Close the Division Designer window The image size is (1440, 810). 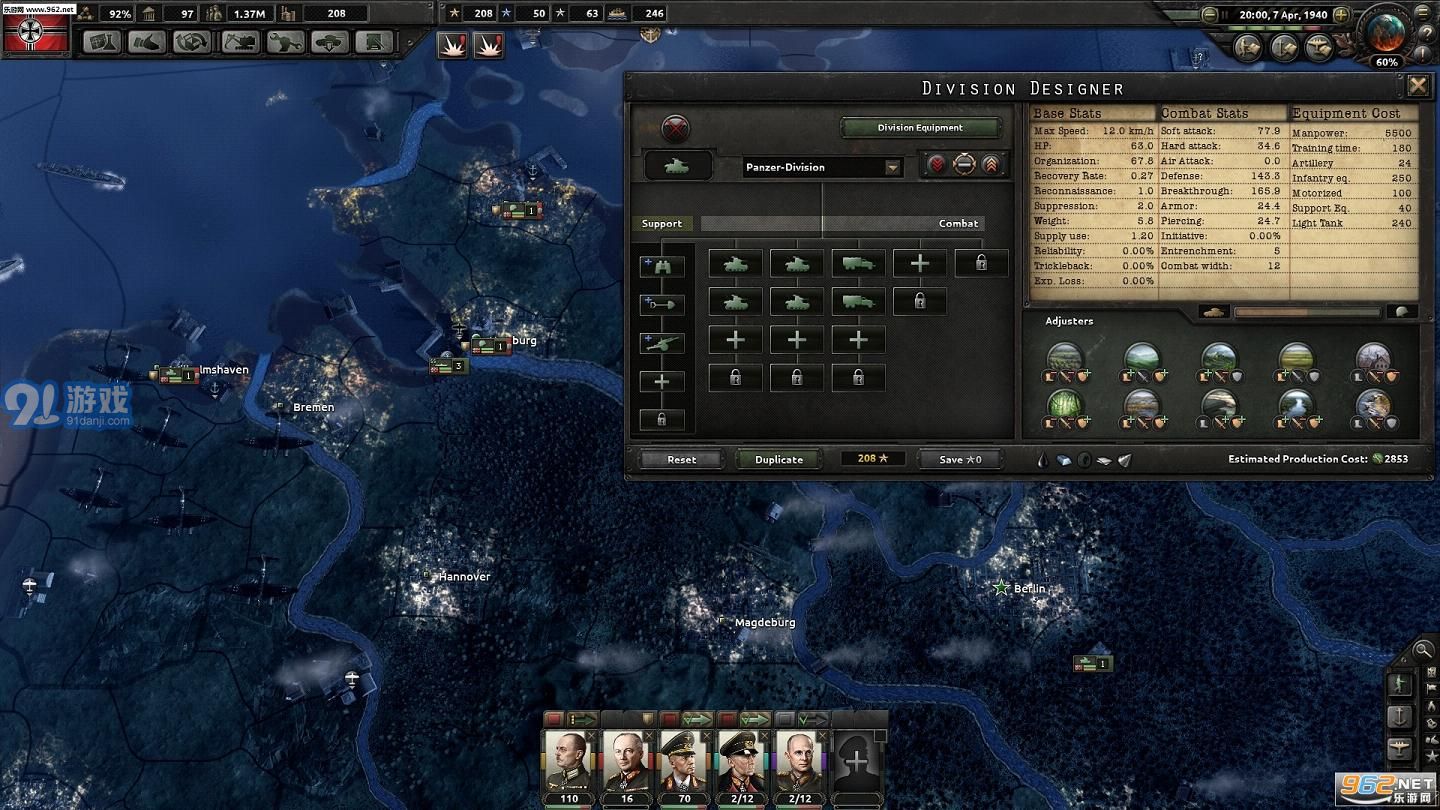[1417, 86]
